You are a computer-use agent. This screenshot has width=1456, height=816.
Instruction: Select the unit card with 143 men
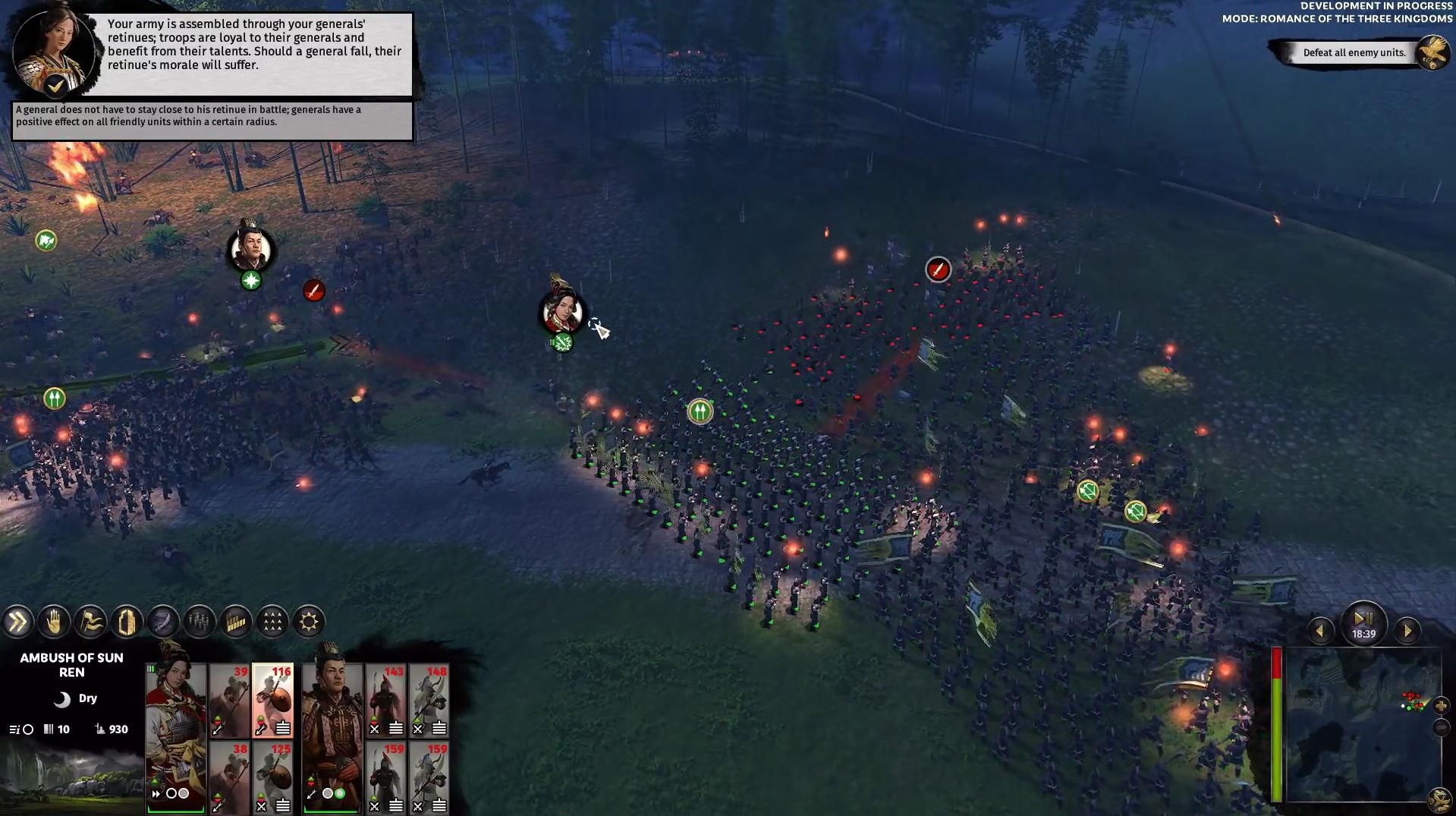[386, 700]
